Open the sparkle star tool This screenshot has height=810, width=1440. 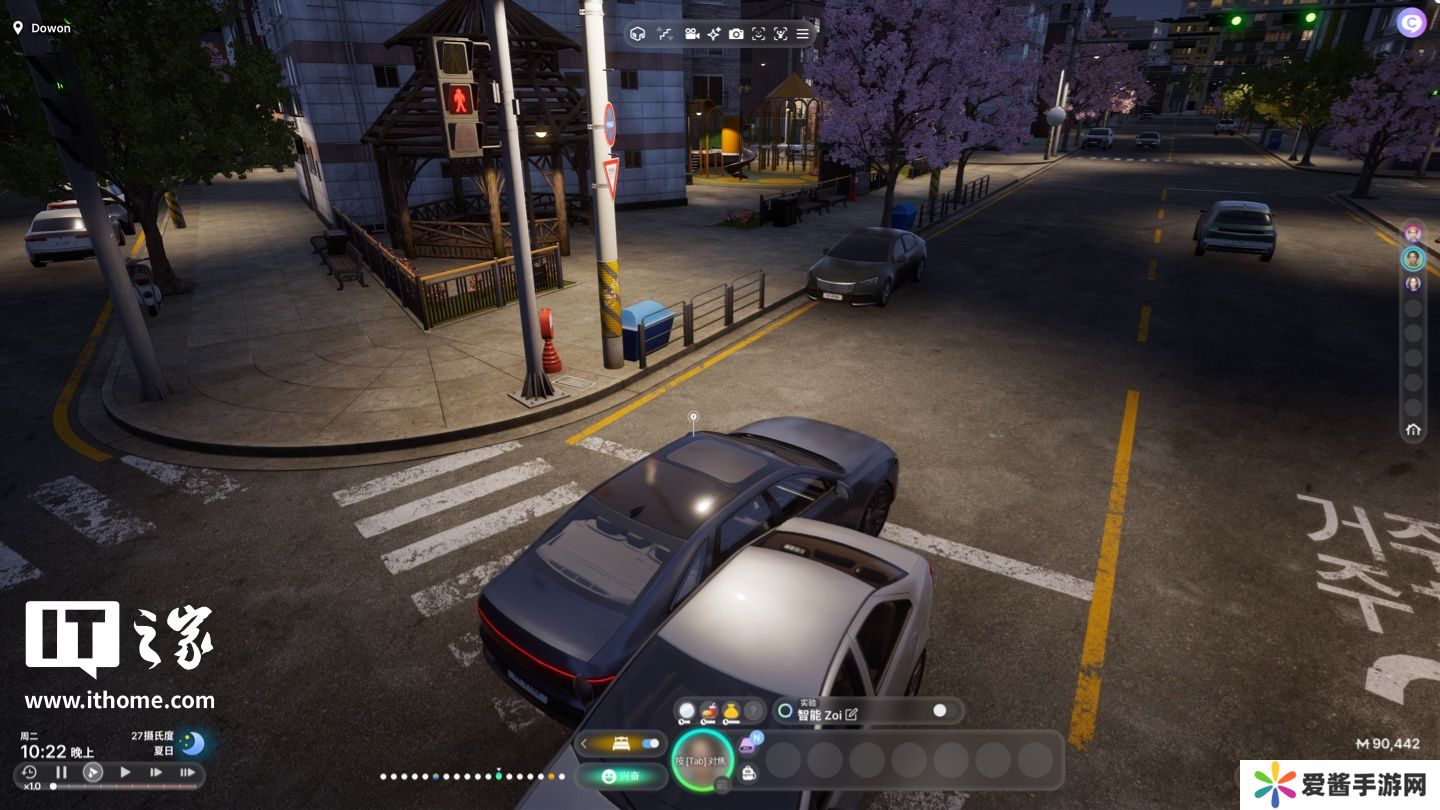714,34
